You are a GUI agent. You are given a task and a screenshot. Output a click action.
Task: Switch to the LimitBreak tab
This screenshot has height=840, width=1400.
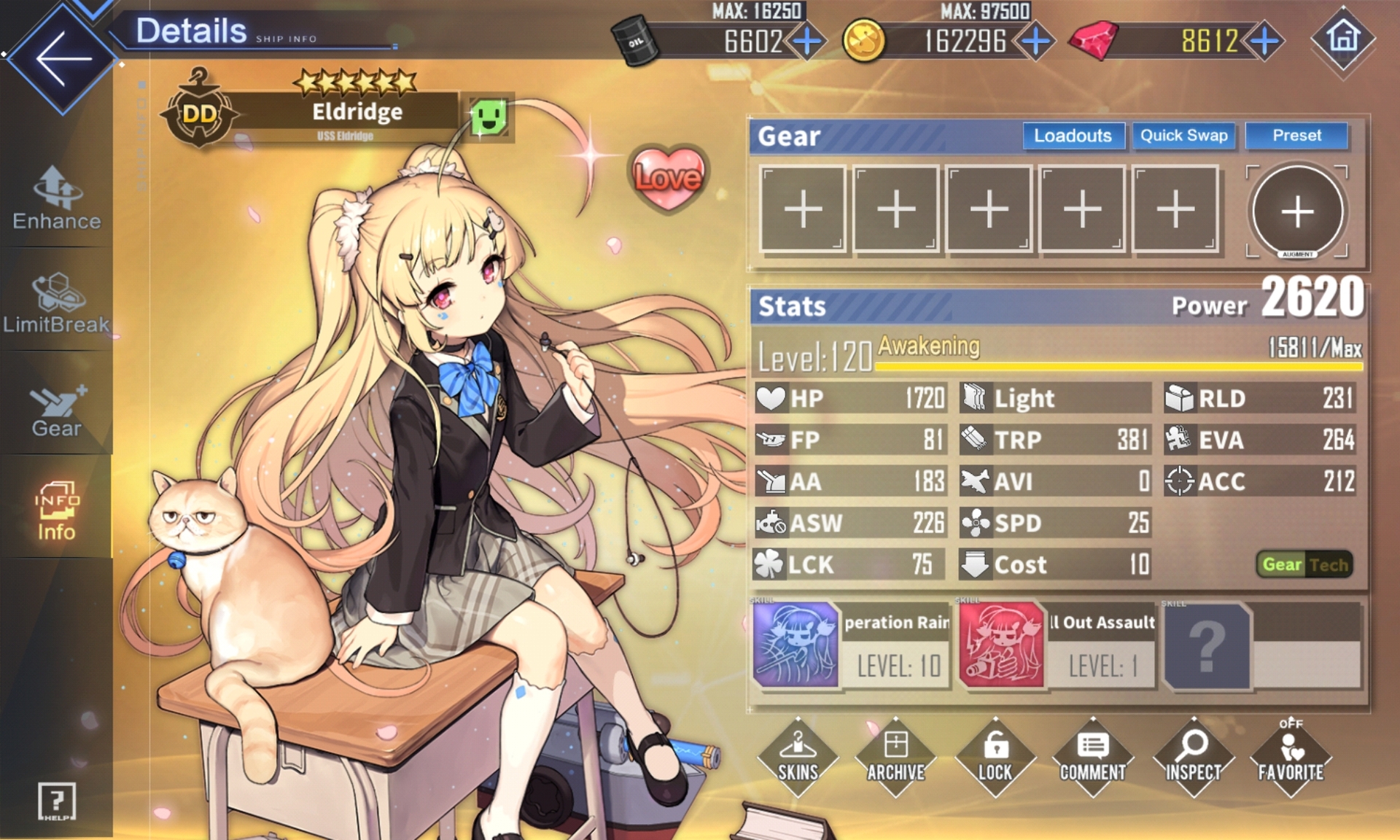(56, 303)
